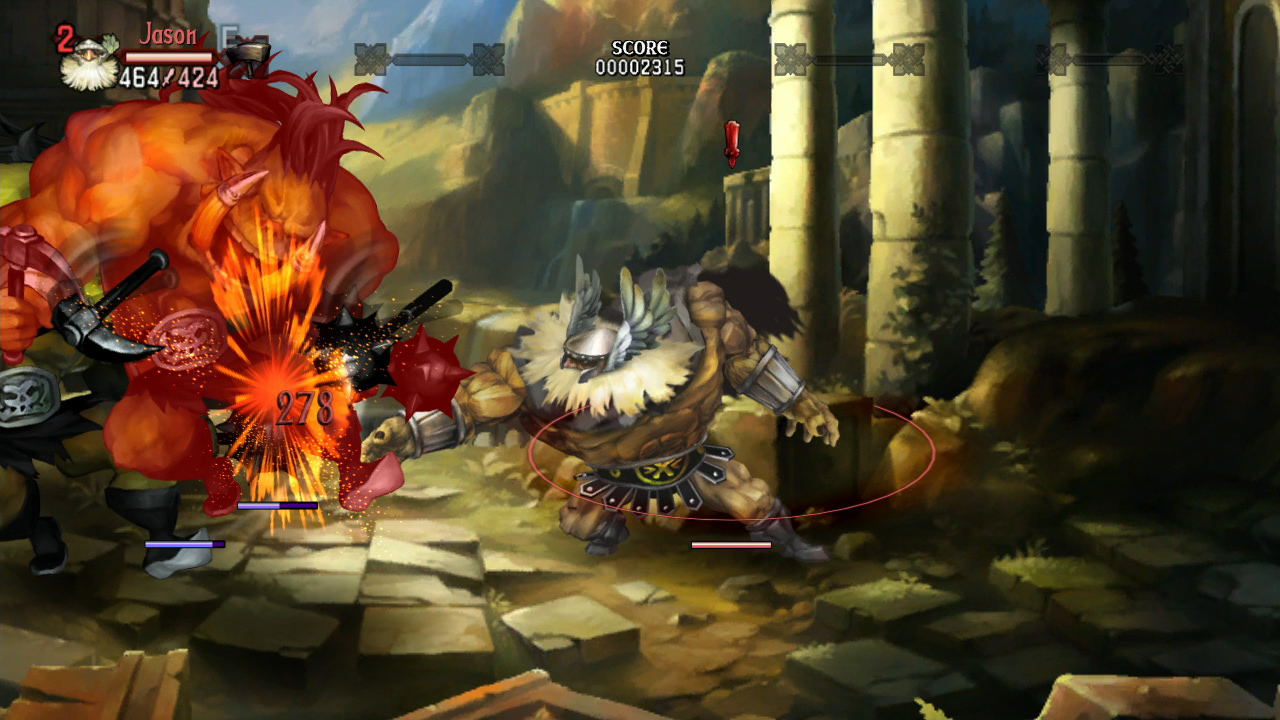Click Jason's dwarf character portrait
Screen dimensions: 1280x720
(x=89, y=64)
